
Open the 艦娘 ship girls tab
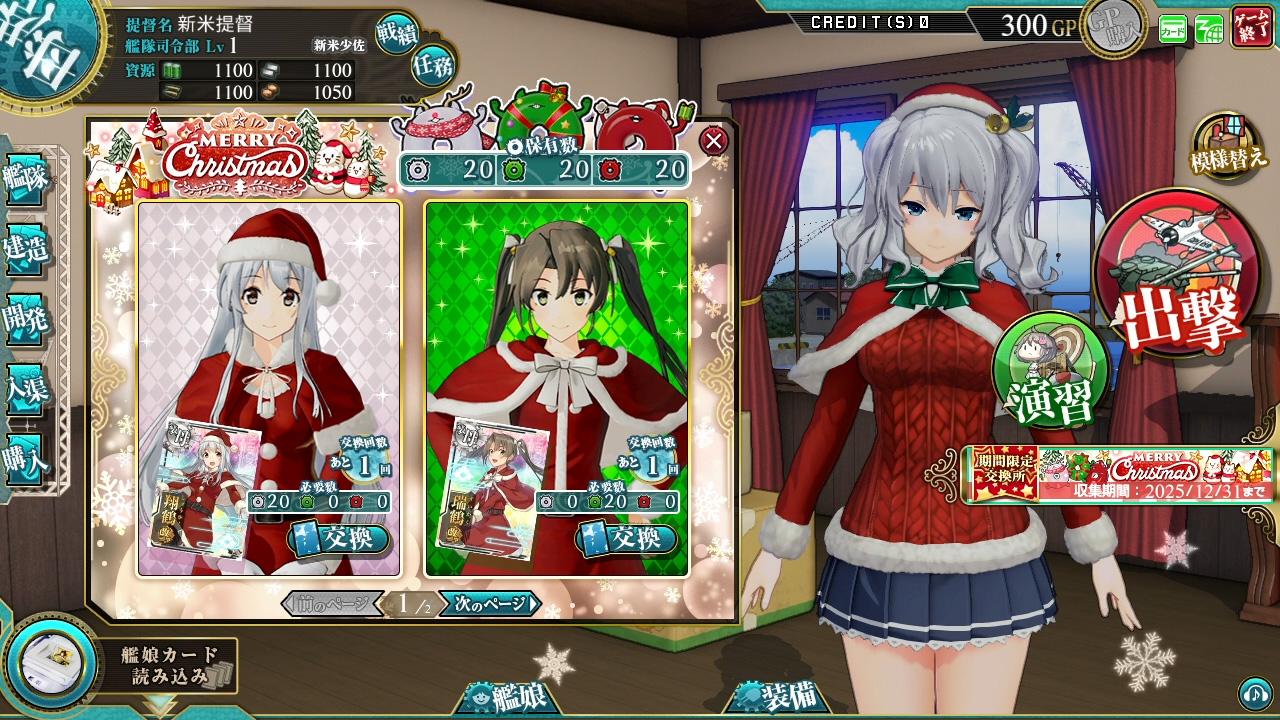[508, 697]
